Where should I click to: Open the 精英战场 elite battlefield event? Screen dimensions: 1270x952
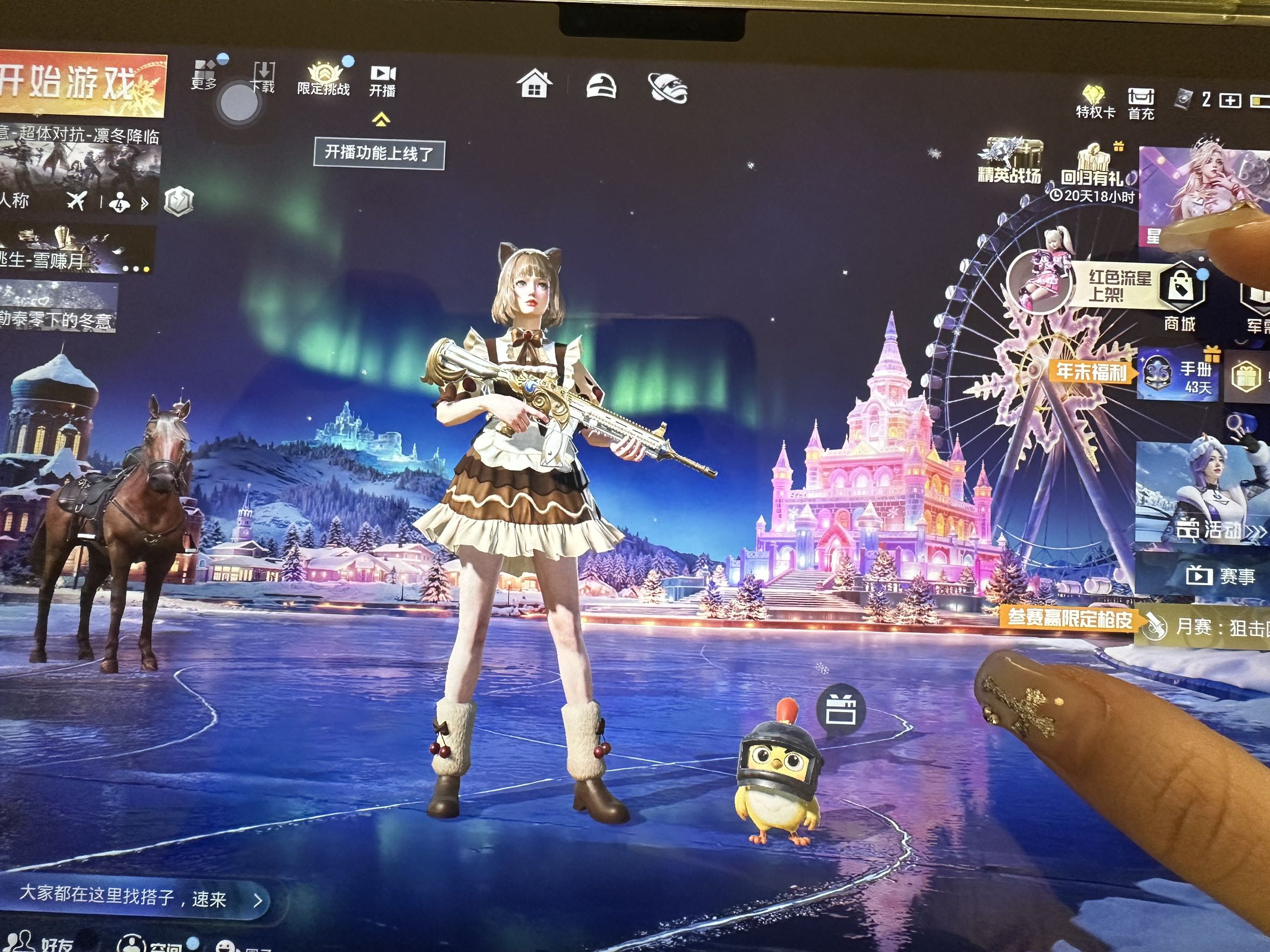tap(1009, 161)
